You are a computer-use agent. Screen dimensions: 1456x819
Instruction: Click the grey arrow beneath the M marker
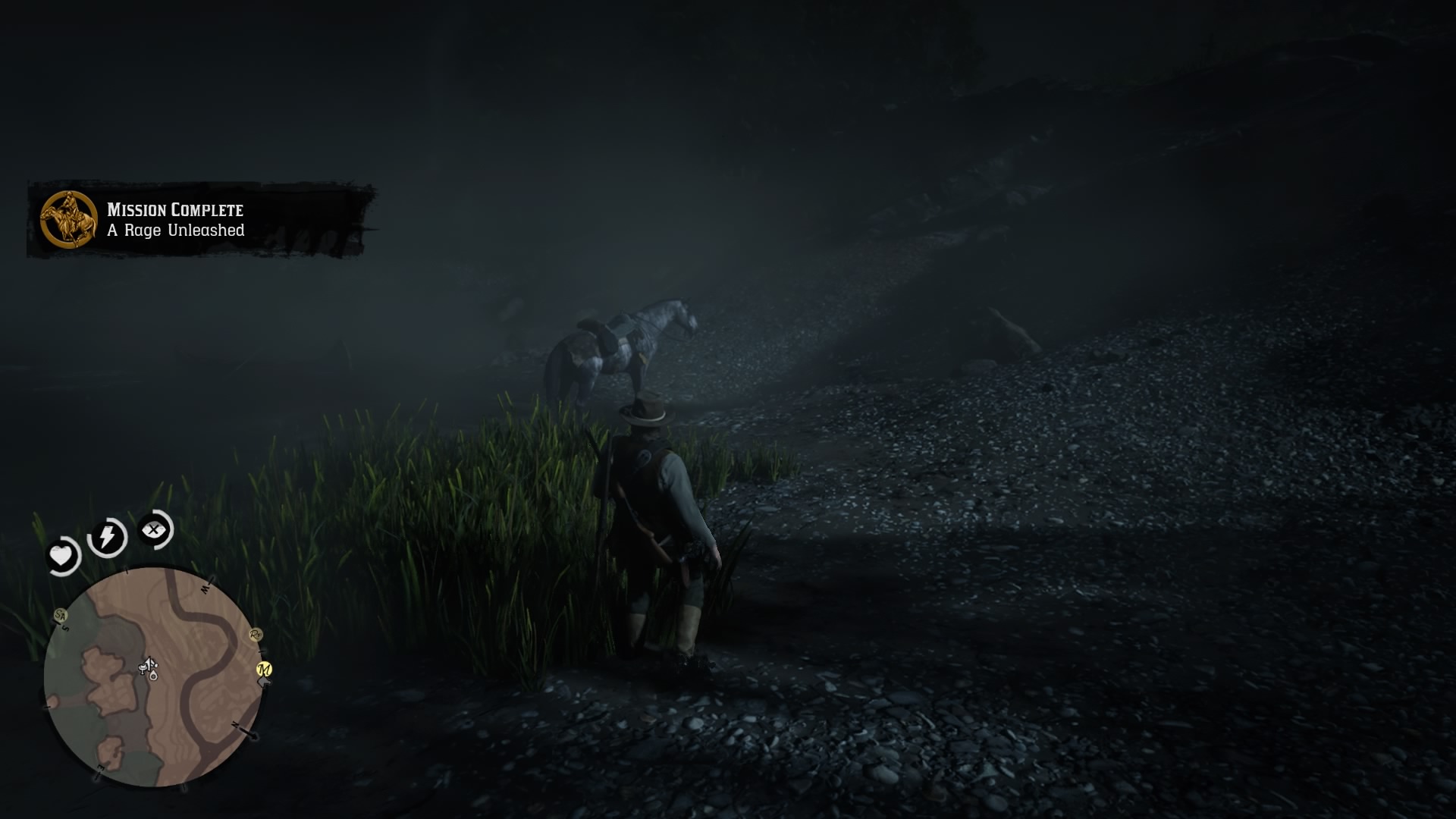tap(264, 682)
